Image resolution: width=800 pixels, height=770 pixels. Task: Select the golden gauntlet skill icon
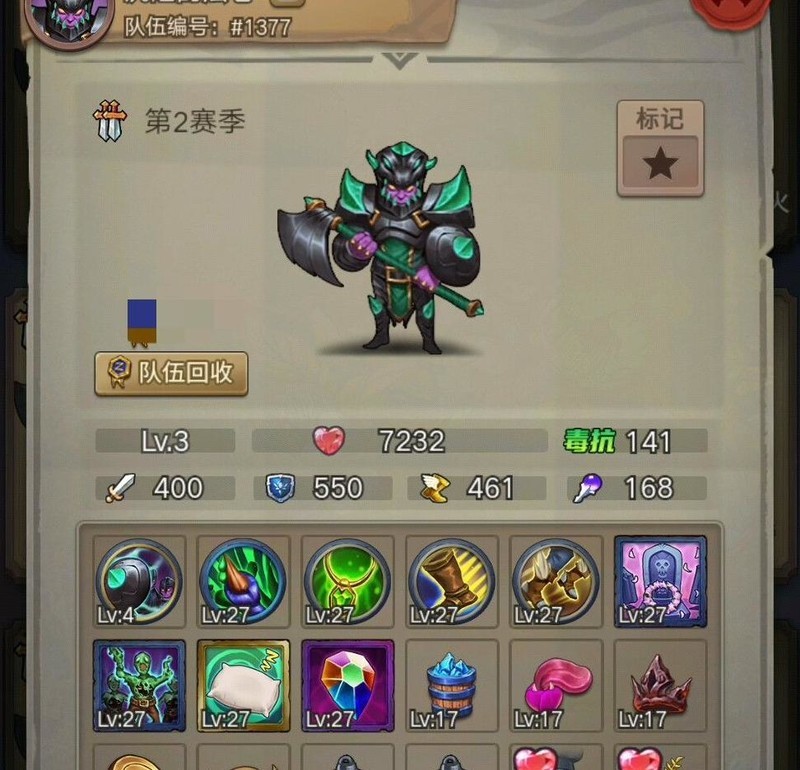pyautogui.click(x=555, y=582)
